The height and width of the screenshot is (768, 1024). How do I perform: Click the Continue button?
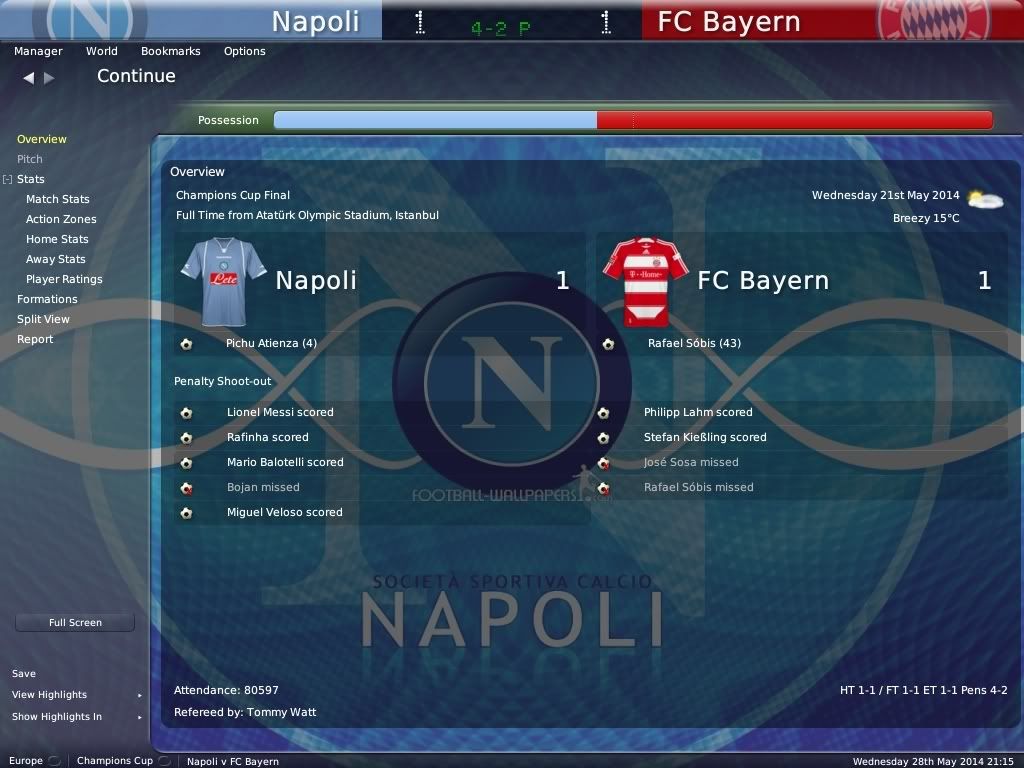pyautogui.click(x=136, y=76)
